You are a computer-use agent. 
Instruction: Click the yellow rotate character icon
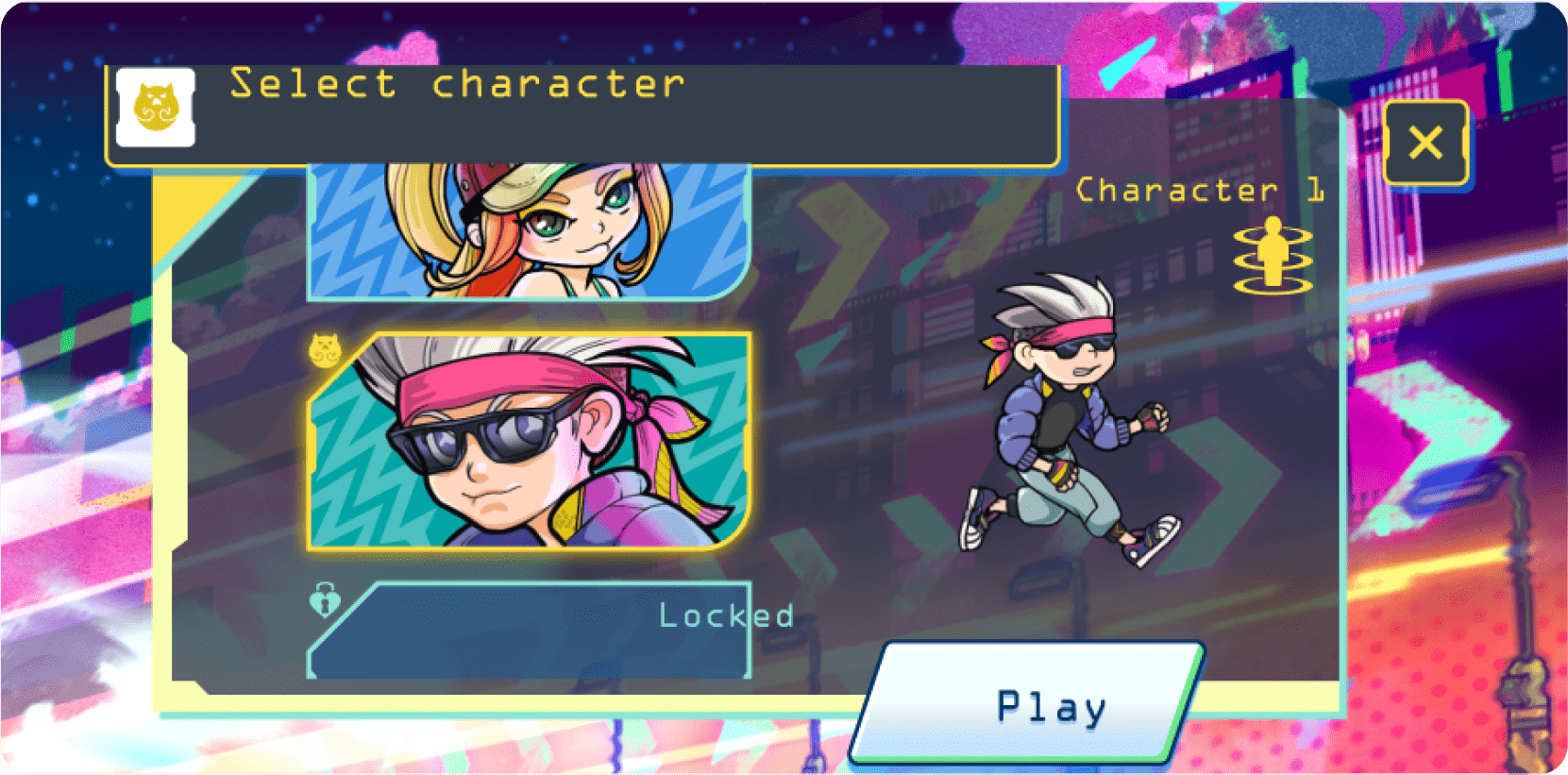coord(1273,256)
